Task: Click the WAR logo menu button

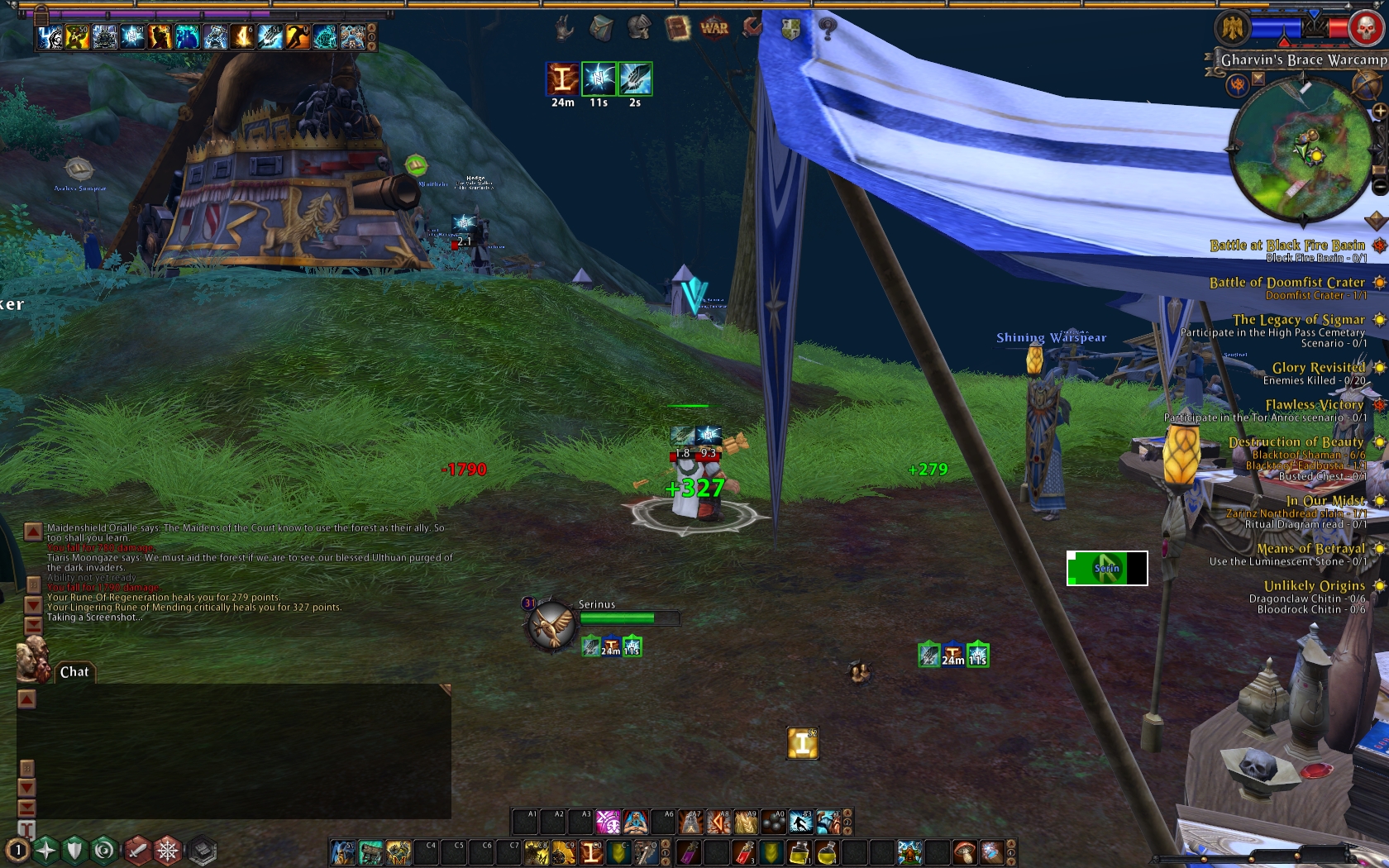Action: coord(714,28)
